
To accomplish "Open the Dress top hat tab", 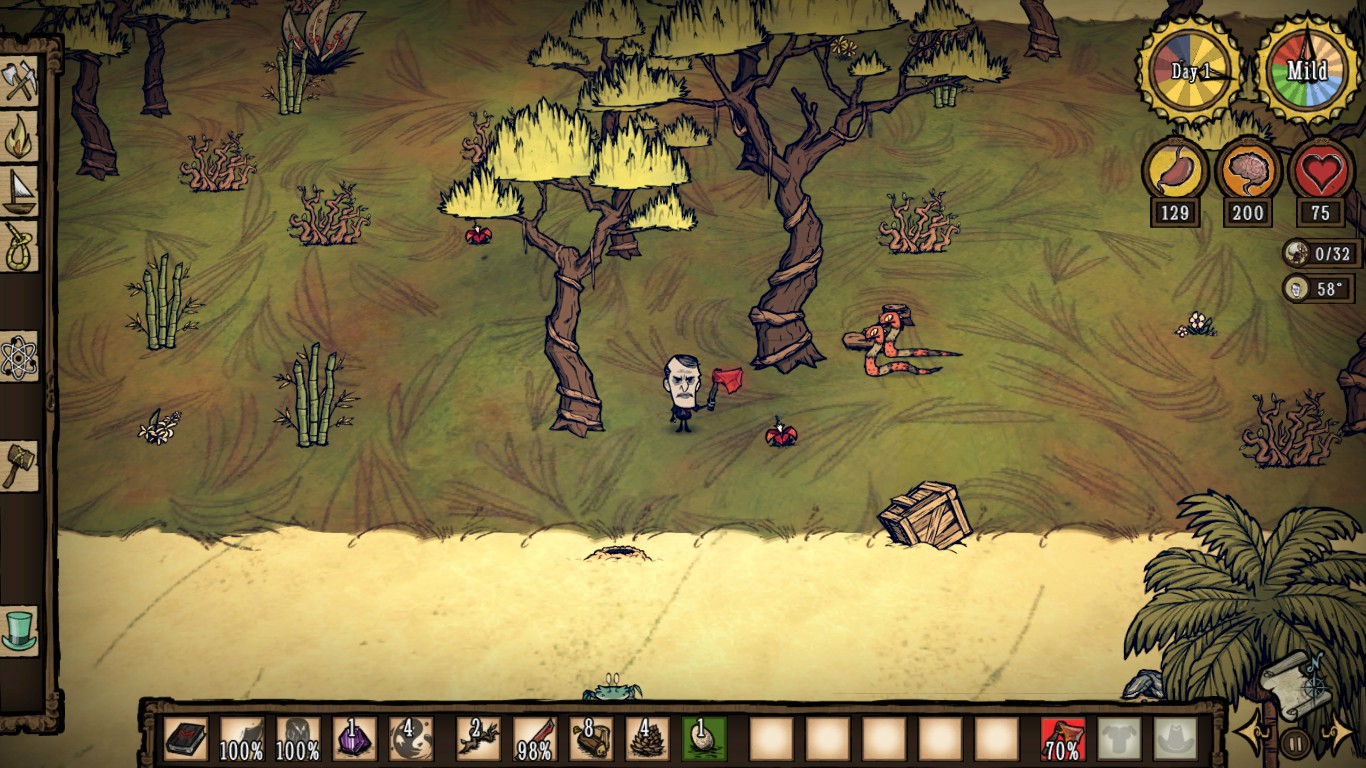I will click(x=20, y=631).
